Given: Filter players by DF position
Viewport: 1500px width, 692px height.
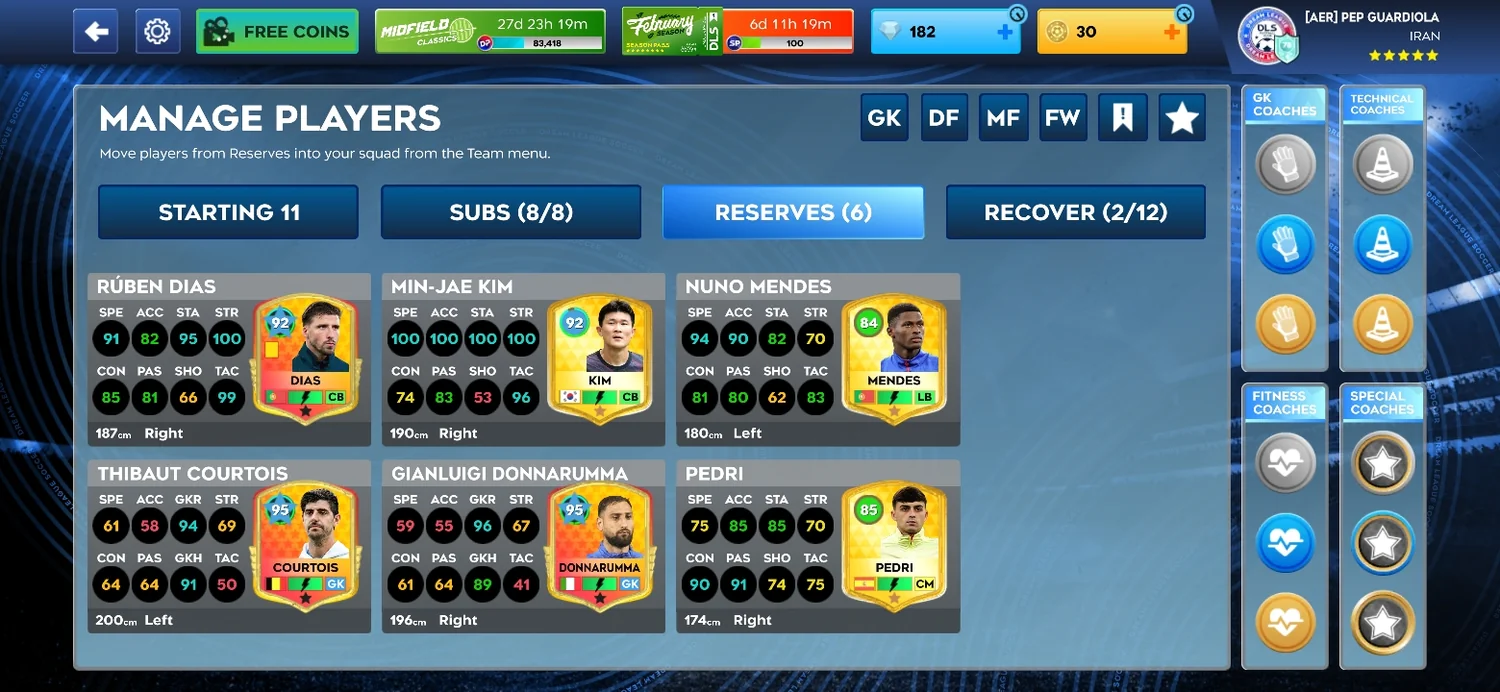Looking at the screenshot, I should coord(944,118).
